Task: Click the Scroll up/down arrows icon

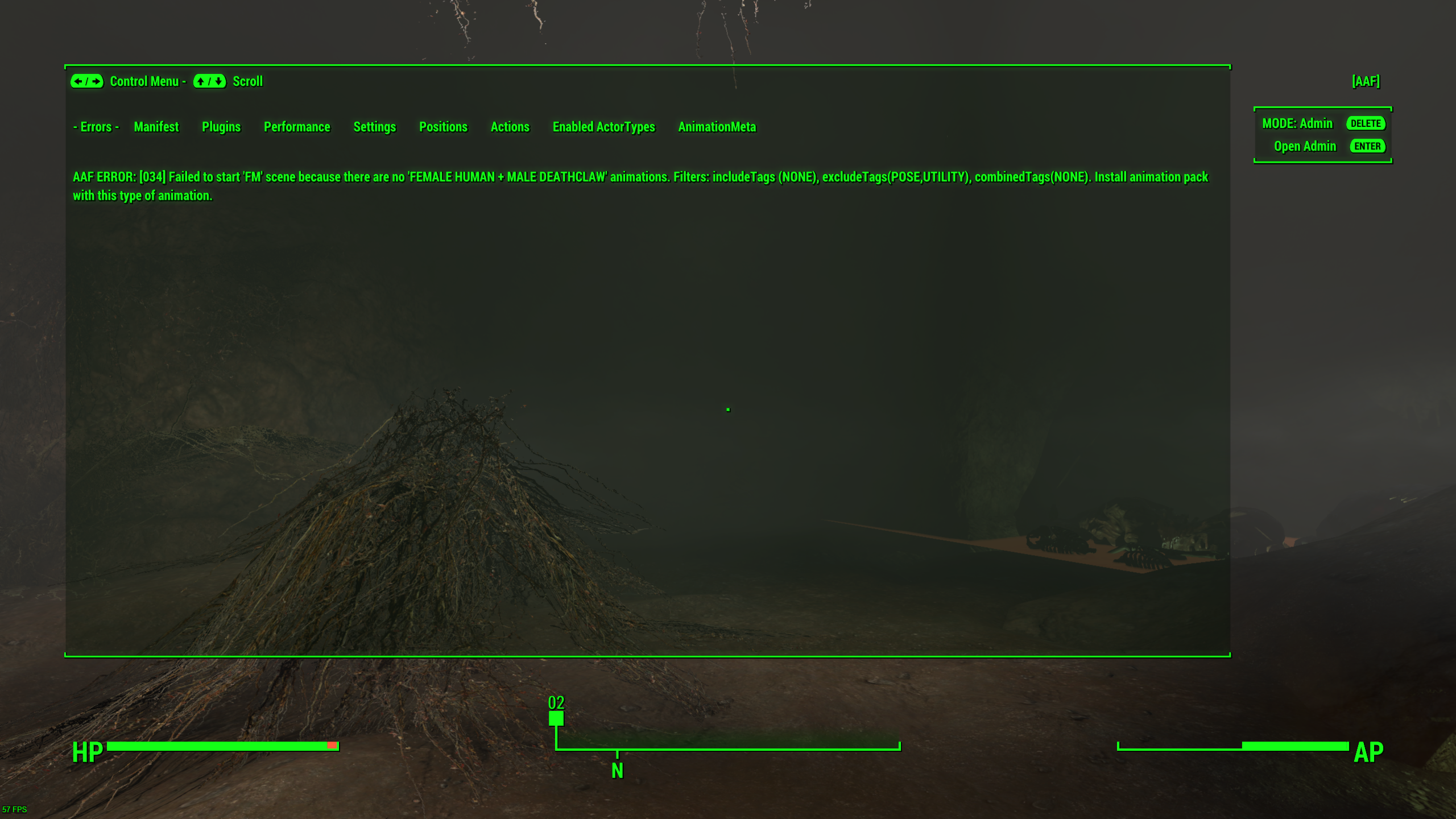Action: (209, 82)
